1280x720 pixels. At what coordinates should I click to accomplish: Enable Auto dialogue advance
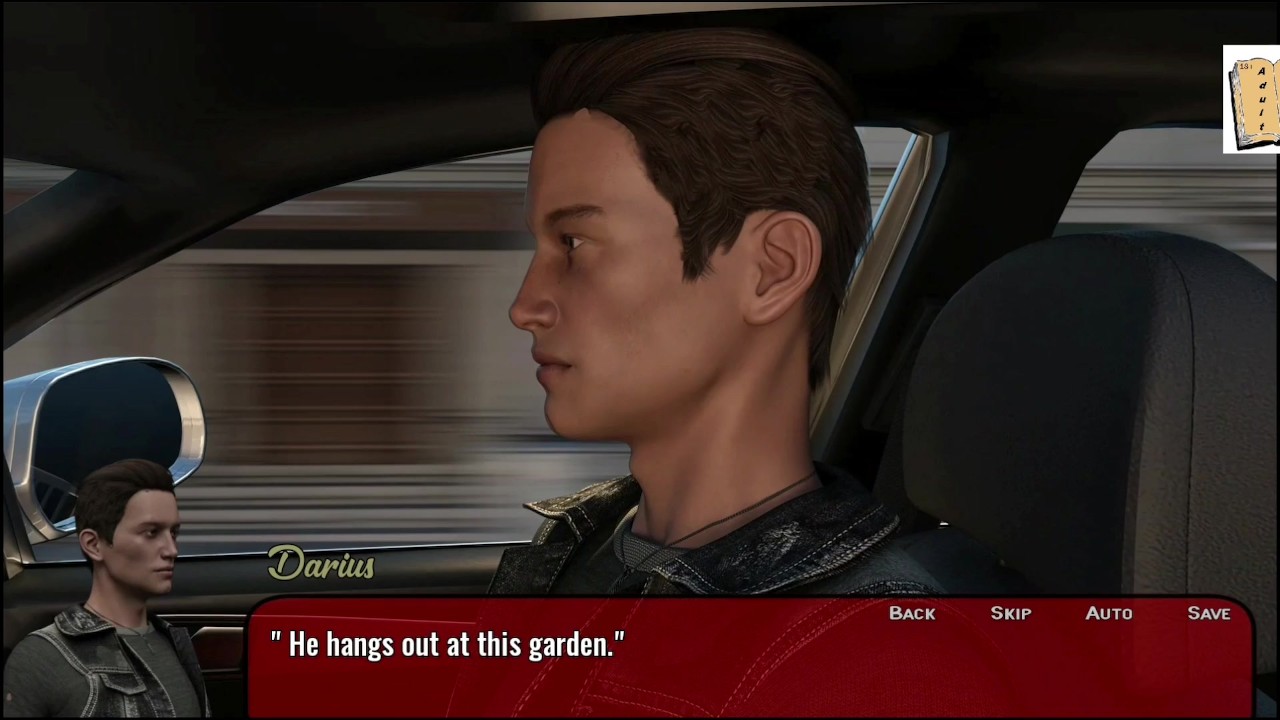(x=1109, y=613)
